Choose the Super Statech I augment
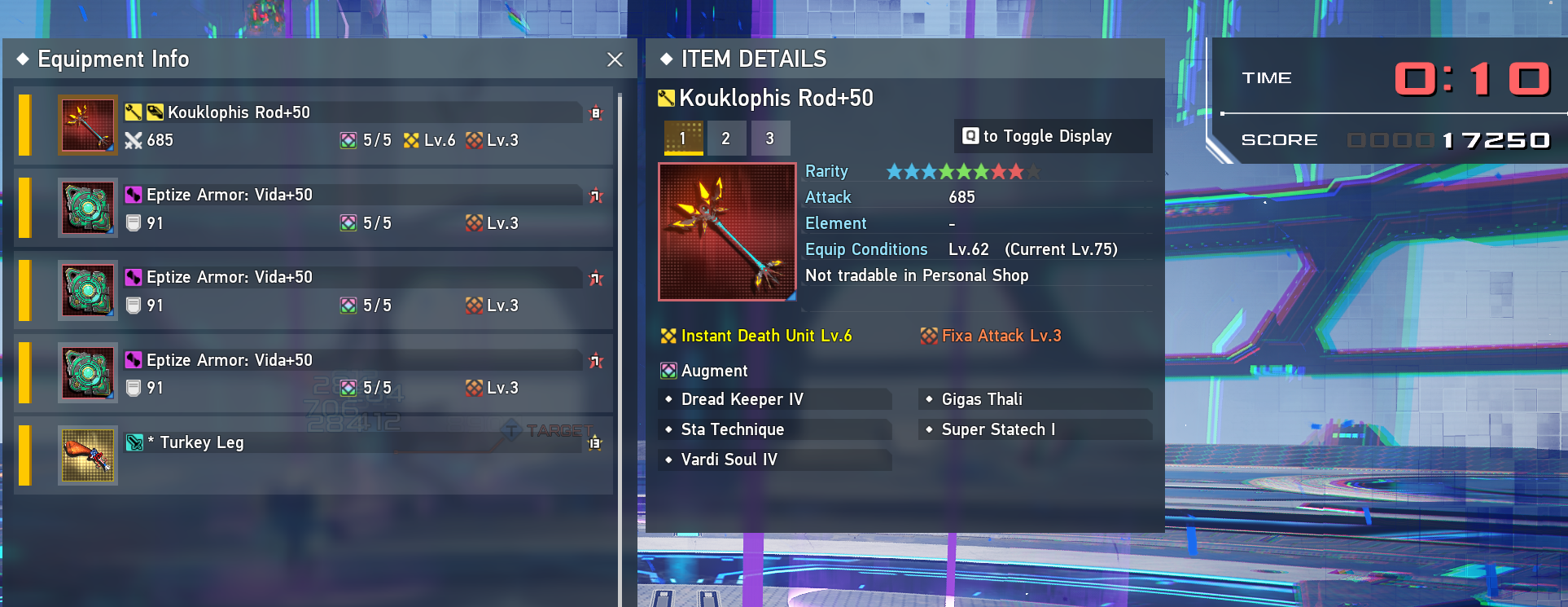Image resolution: width=1568 pixels, height=607 pixels. tap(998, 429)
